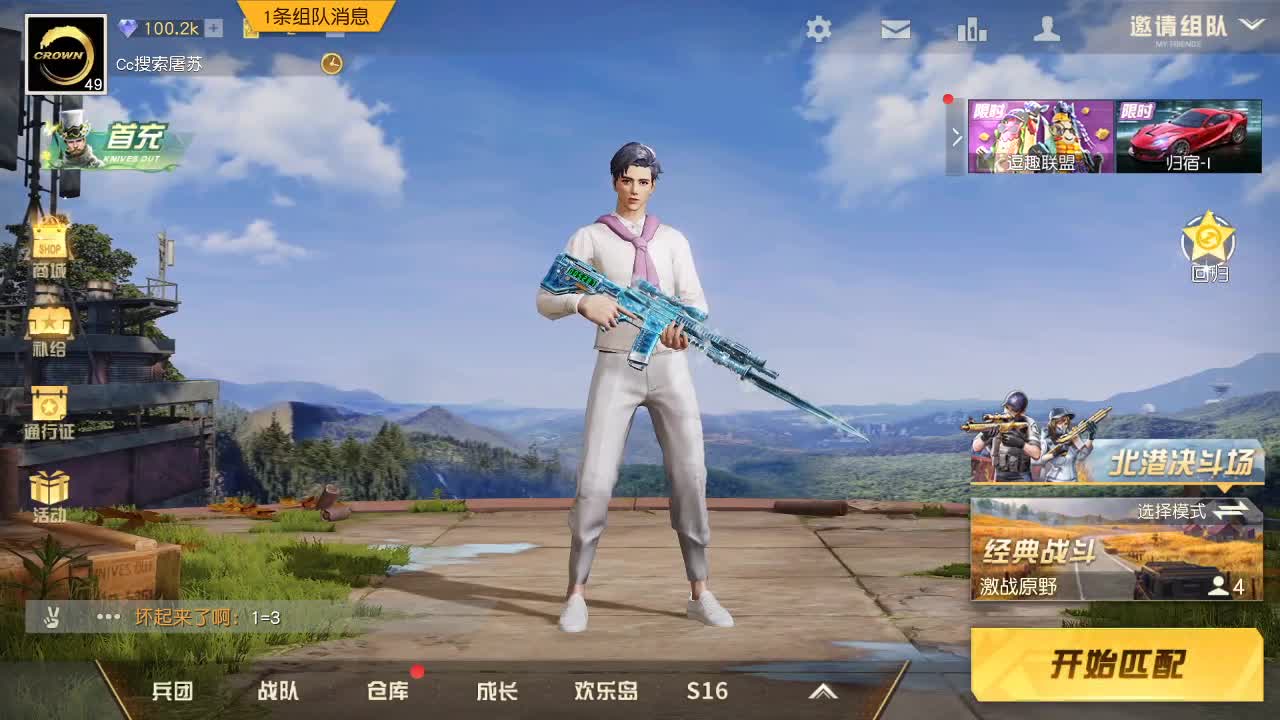Switch to the 仓库 (warehouse) tab
The image size is (1280, 720).
(389, 690)
